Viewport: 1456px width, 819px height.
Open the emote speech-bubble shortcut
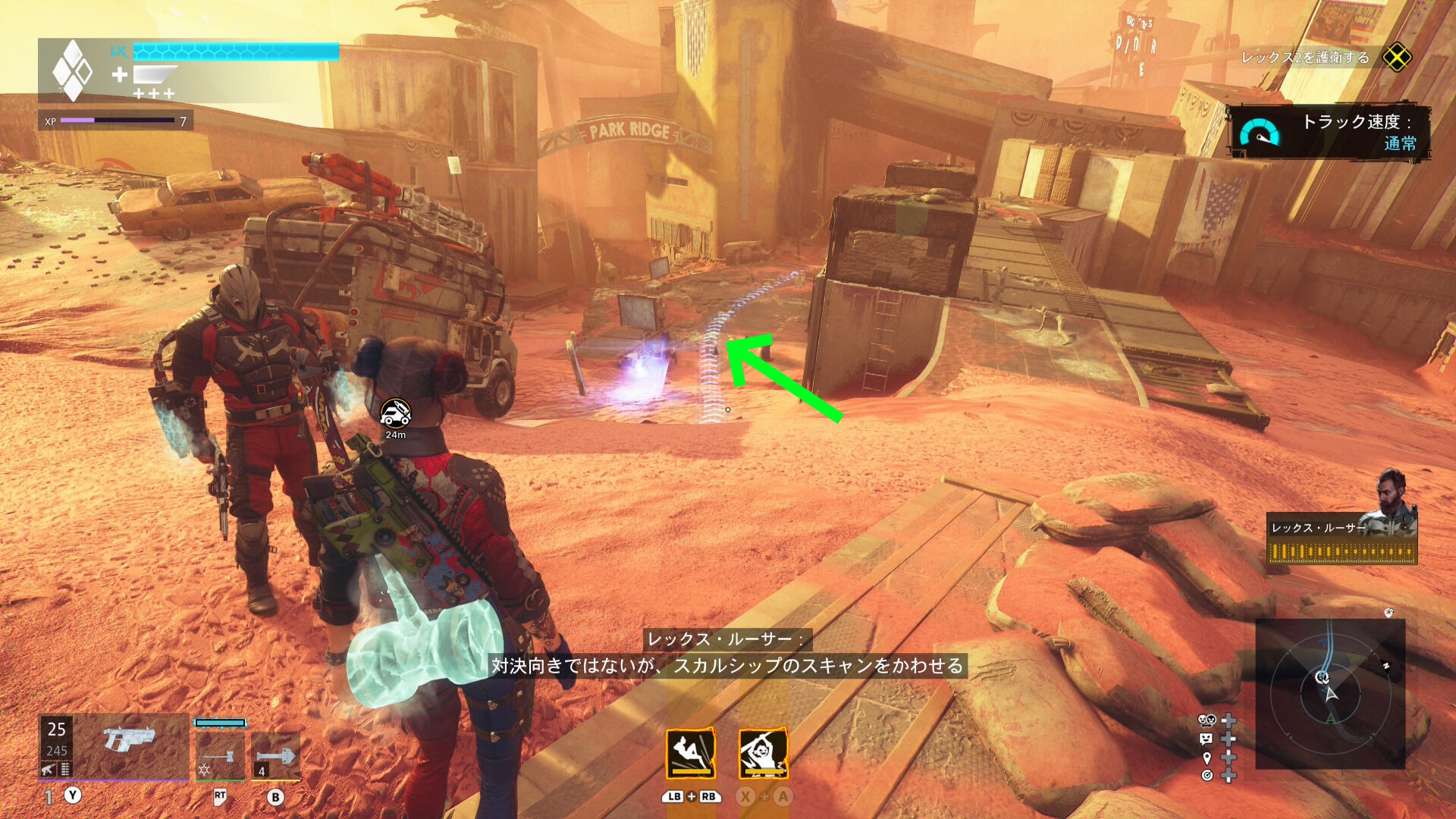point(1206,739)
